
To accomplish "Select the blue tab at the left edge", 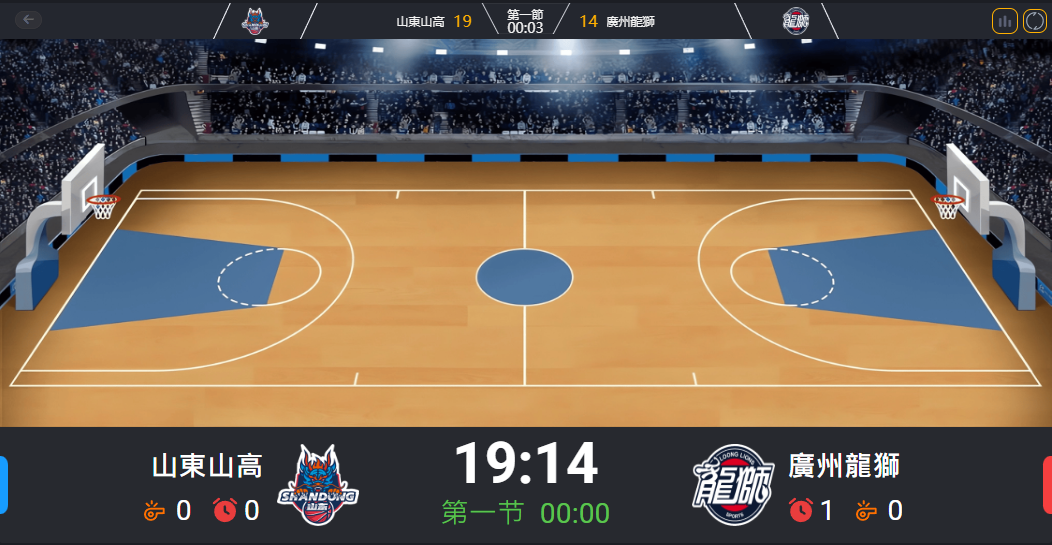I will (x=4, y=485).
